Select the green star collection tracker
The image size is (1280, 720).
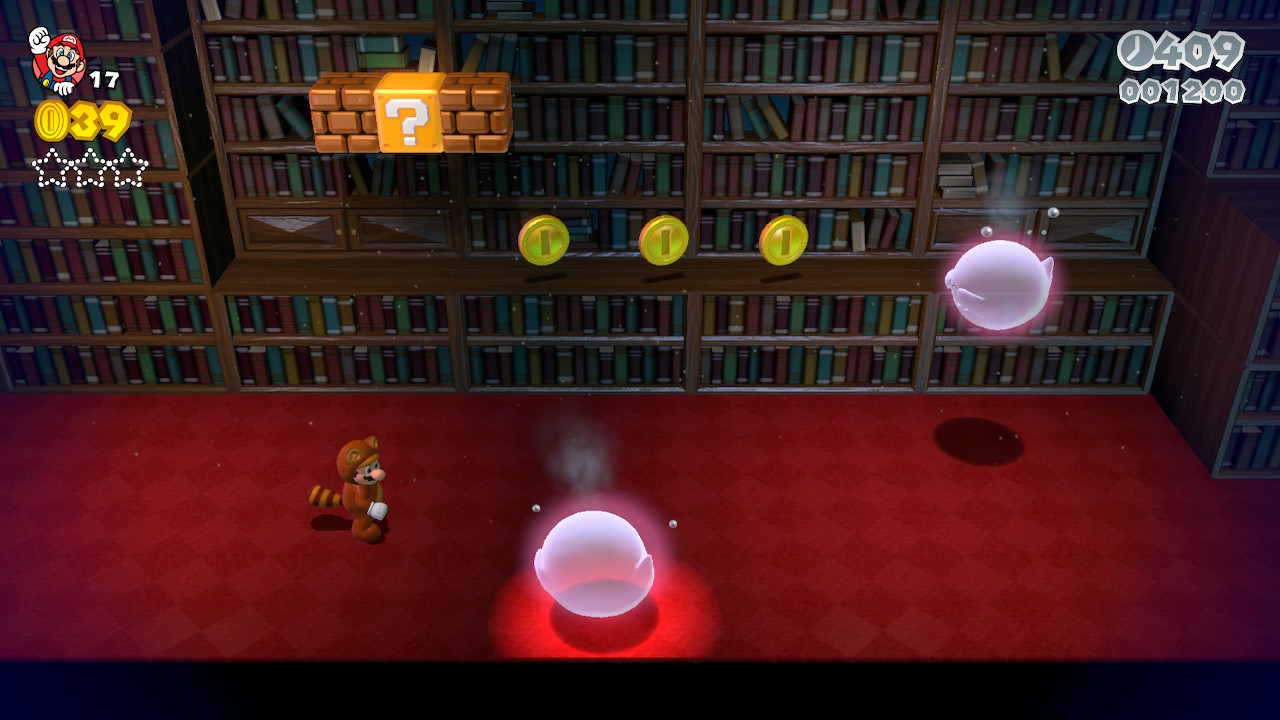(90, 168)
